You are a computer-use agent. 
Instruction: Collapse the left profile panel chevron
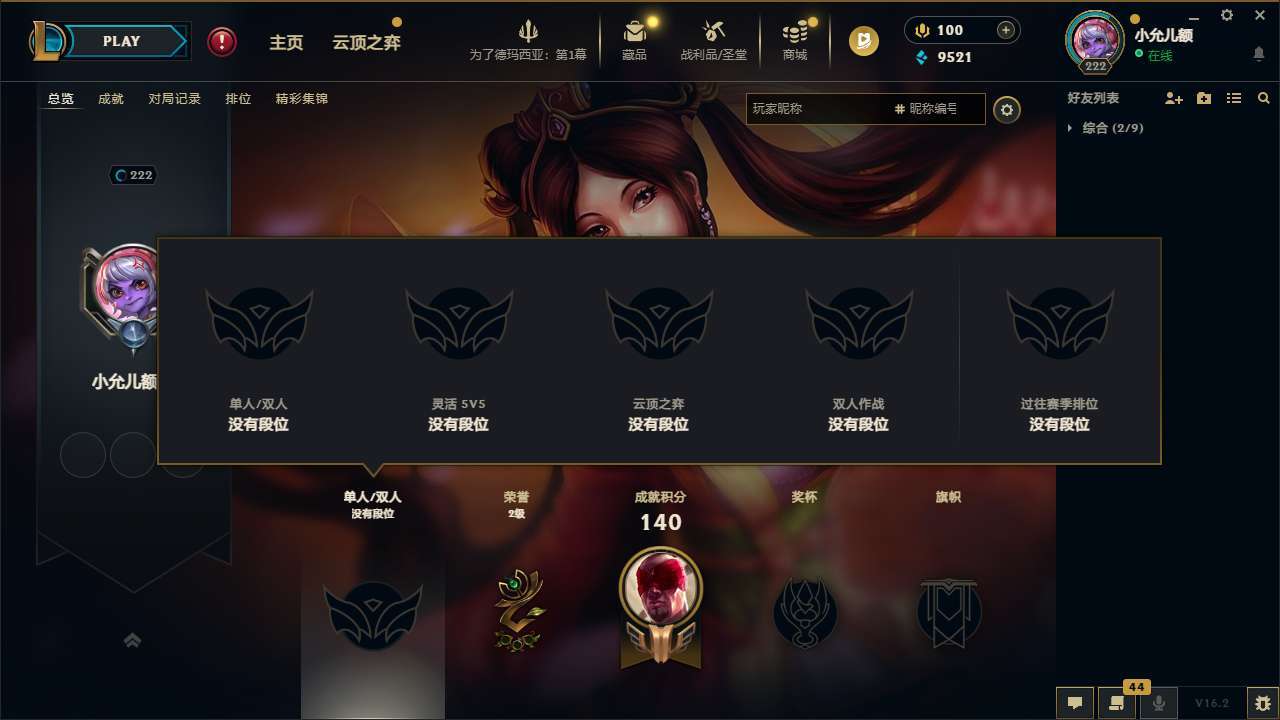point(133,640)
